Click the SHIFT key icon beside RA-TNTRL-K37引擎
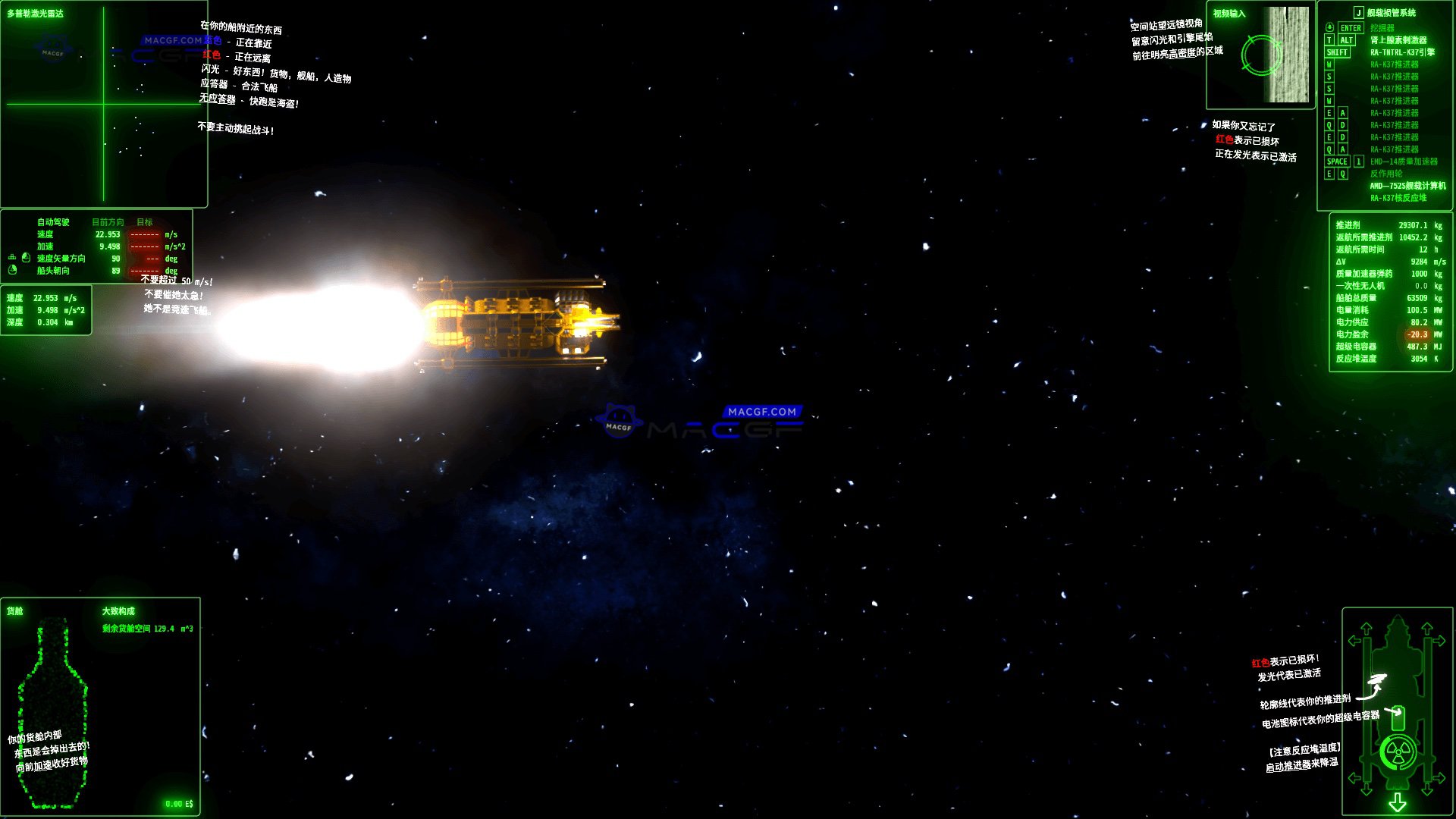The width and height of the screenshot is (1456, 819). click(1337, 52)
